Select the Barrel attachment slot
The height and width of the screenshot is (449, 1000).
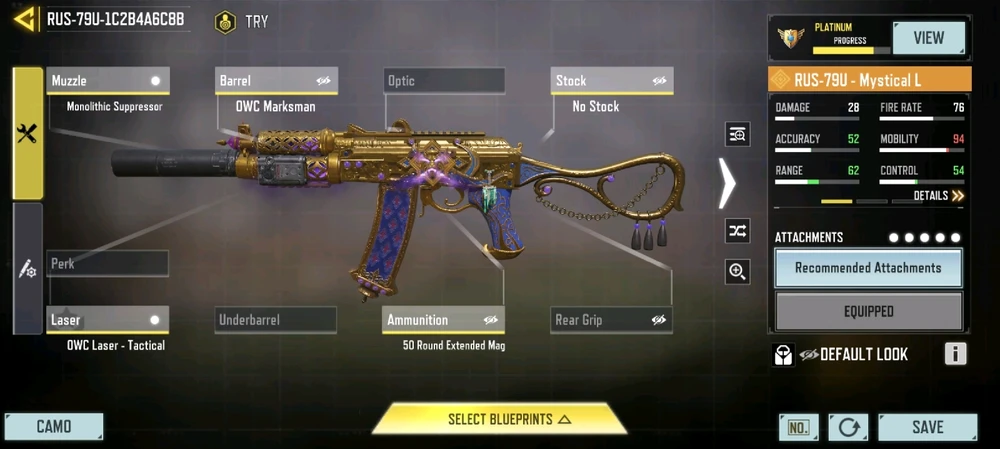pos(276,81)
